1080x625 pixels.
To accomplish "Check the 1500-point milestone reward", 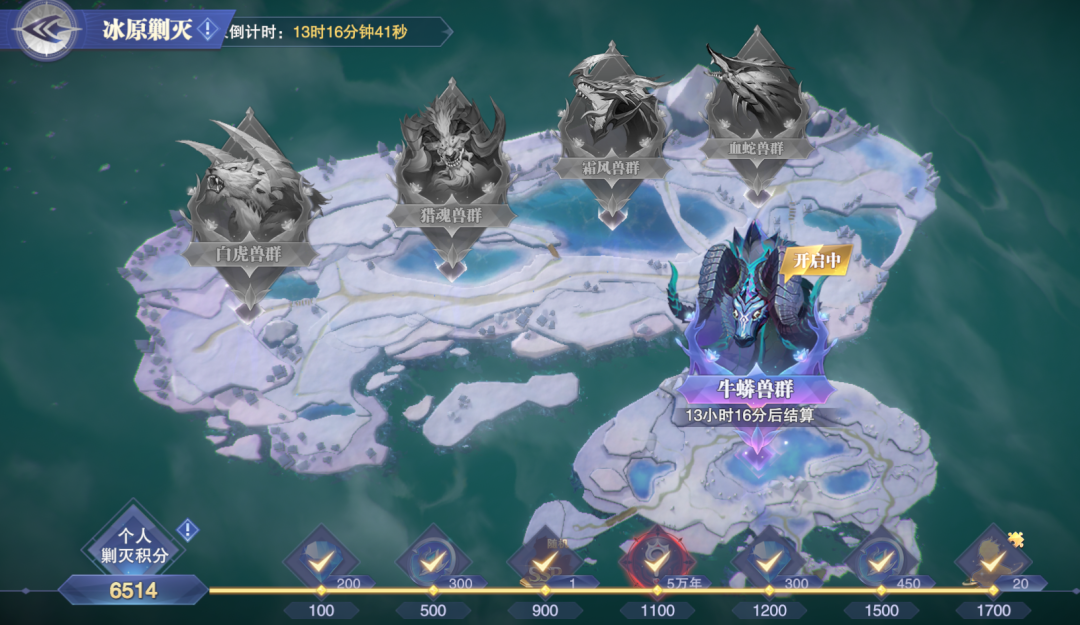I will (x=880, y=562).
